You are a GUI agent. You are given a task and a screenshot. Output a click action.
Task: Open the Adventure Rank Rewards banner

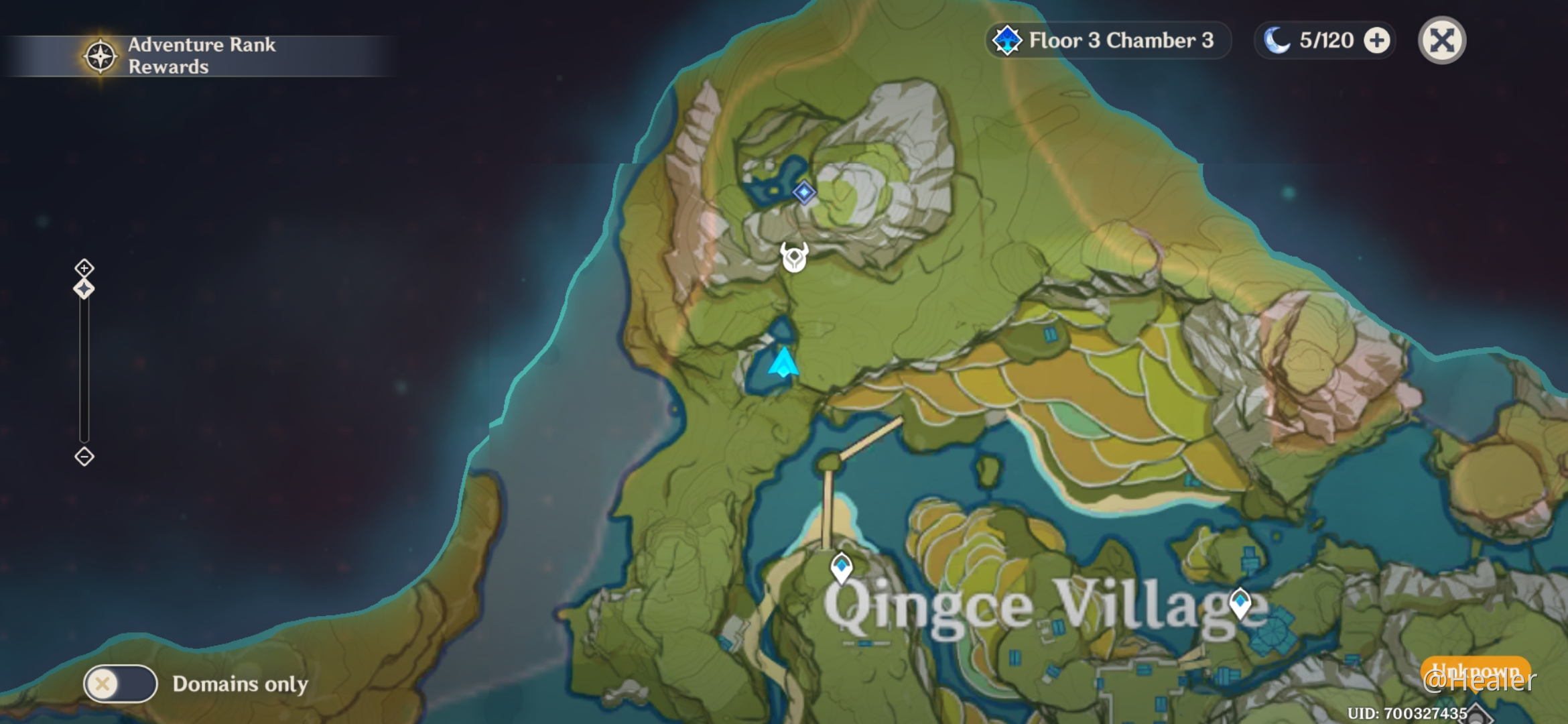tap(201, 56)
